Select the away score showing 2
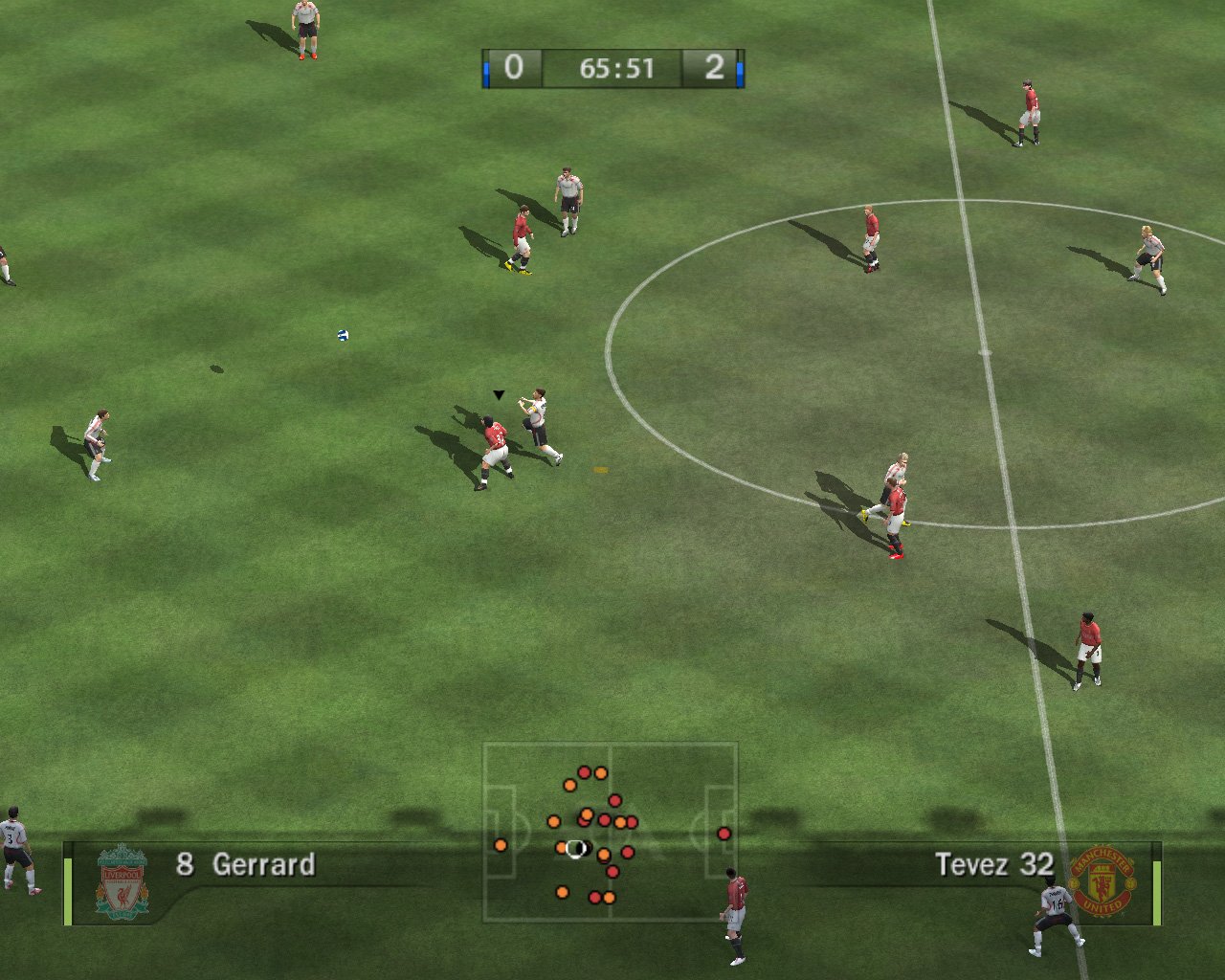The height and width of the screenshot is (980, 1225). coord(715,68)
